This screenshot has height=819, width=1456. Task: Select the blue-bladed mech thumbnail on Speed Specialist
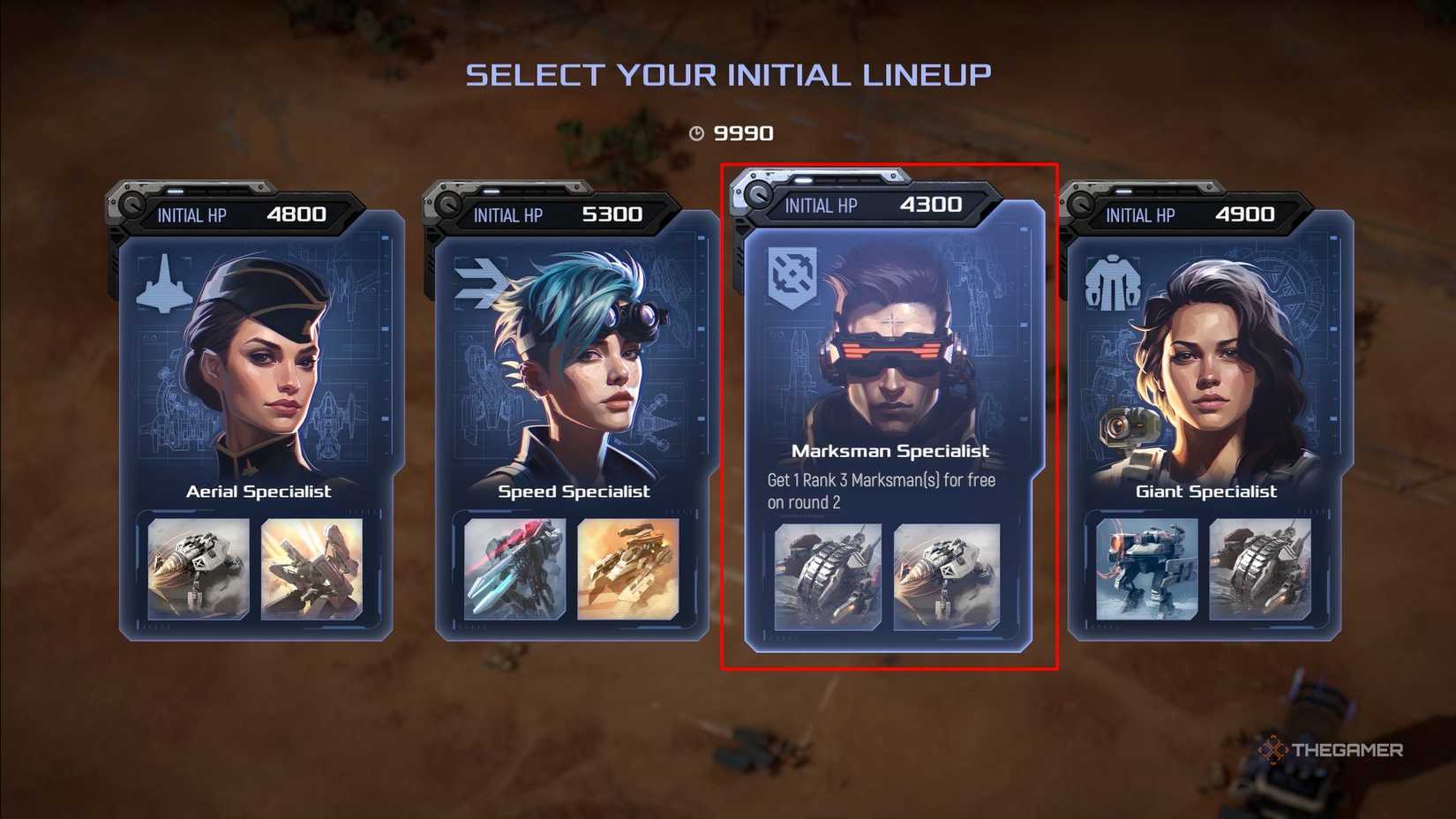click(x=514, y=568)
